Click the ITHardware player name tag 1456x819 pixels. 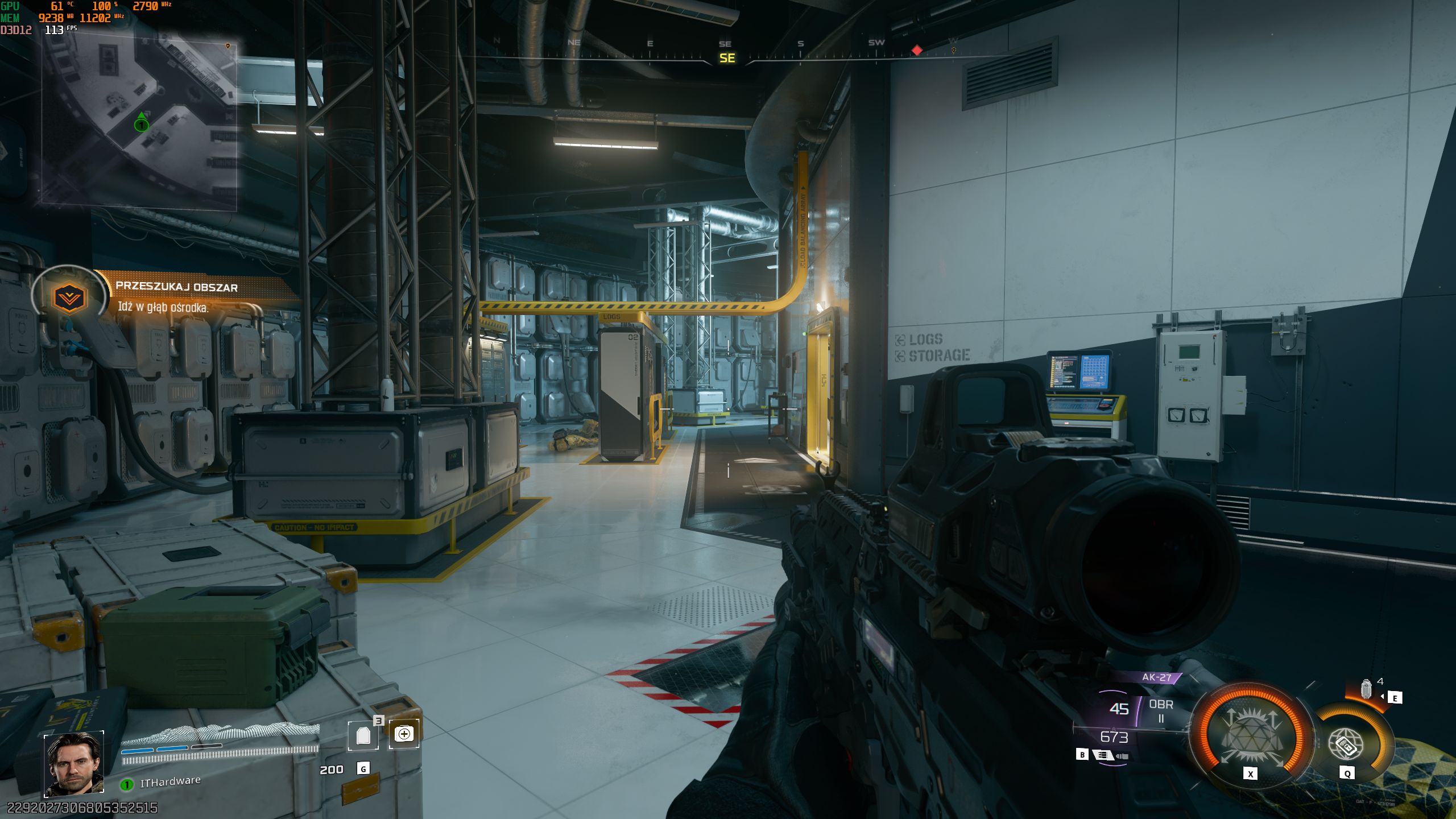pos(170,782)
